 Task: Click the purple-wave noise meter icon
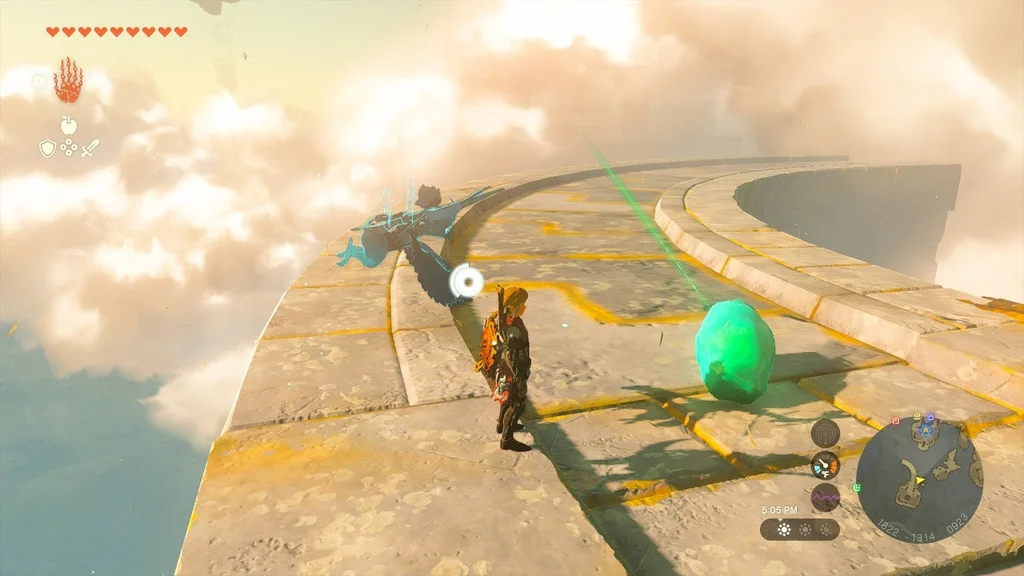pyautogui.click(x=825, y=498)
